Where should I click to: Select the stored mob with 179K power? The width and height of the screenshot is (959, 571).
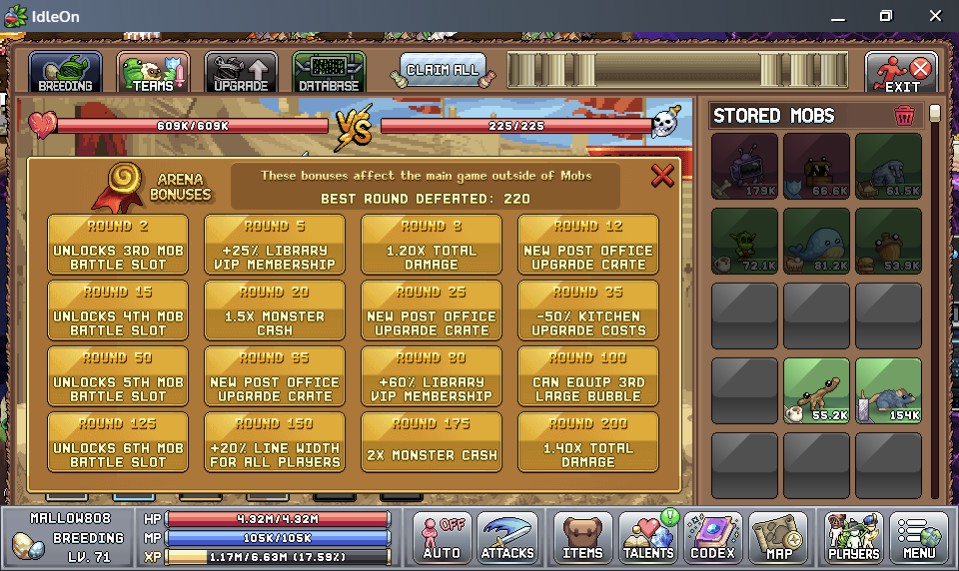(x=744, y=166)
